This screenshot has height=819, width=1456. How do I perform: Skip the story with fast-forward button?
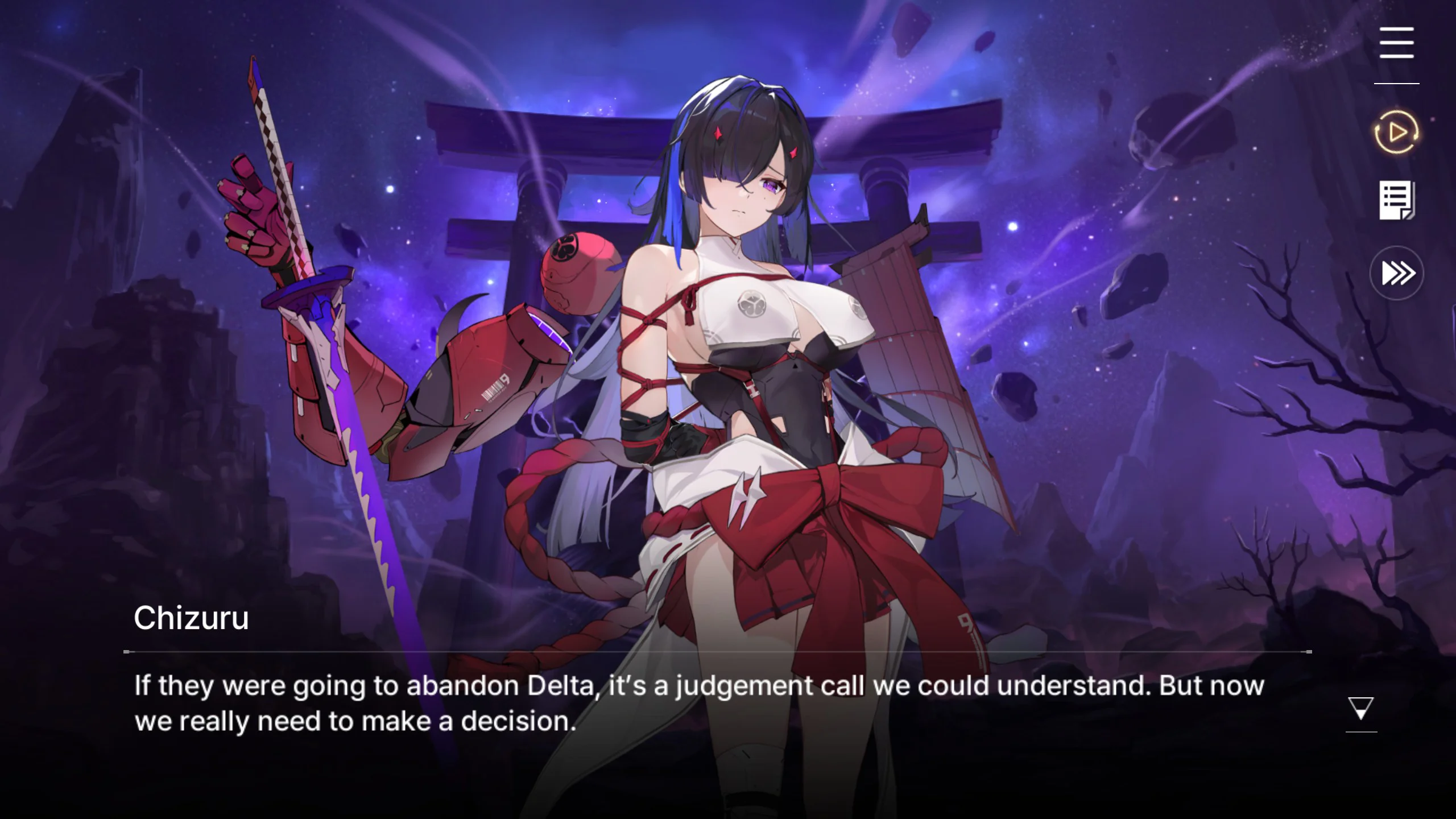(x=1397, y=273)
